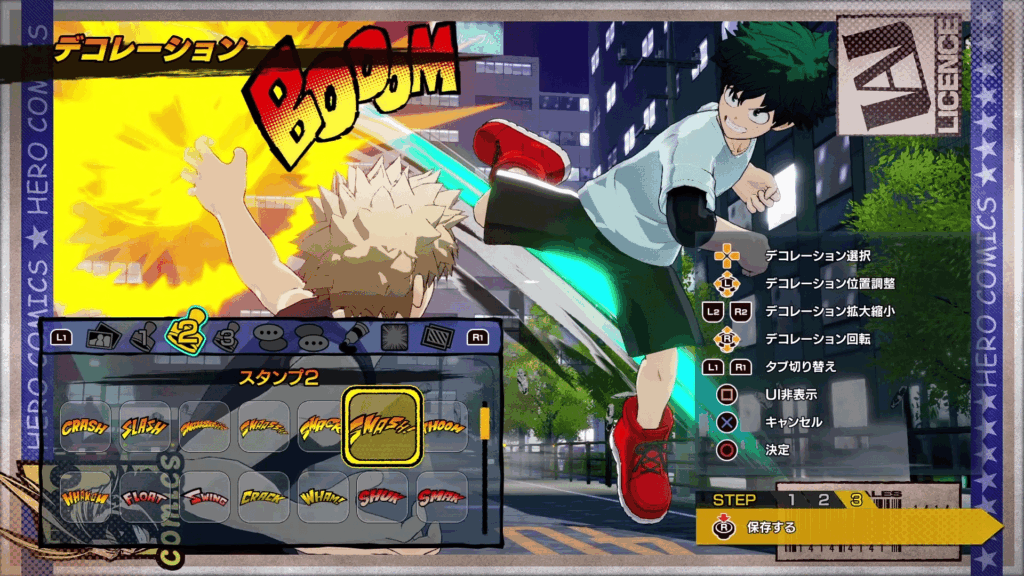The image size is (1024, 576).
Task: Open the paint tube tab
Action: click(350, 338)
